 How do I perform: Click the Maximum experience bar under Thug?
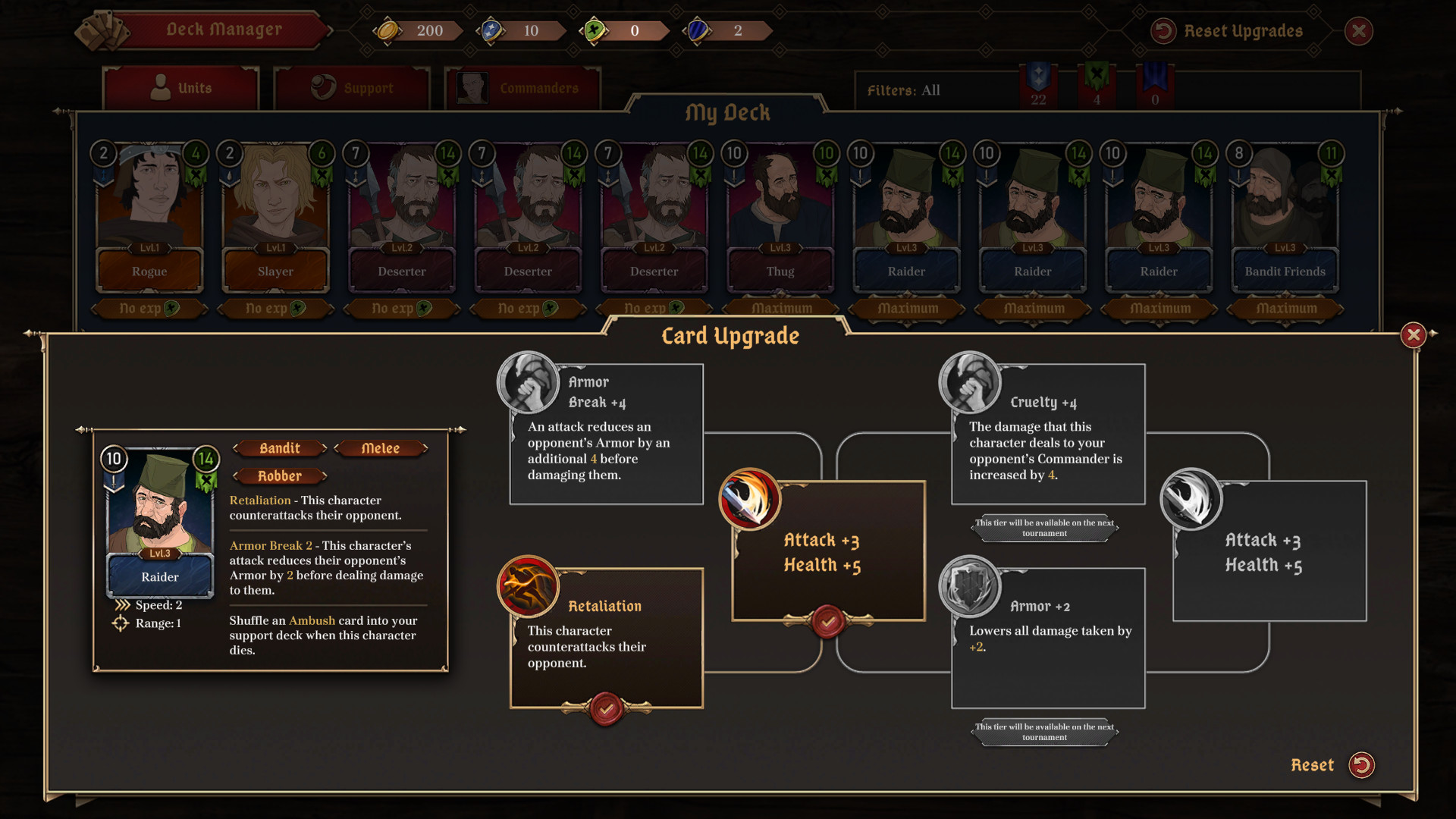[x=780, y=308]
